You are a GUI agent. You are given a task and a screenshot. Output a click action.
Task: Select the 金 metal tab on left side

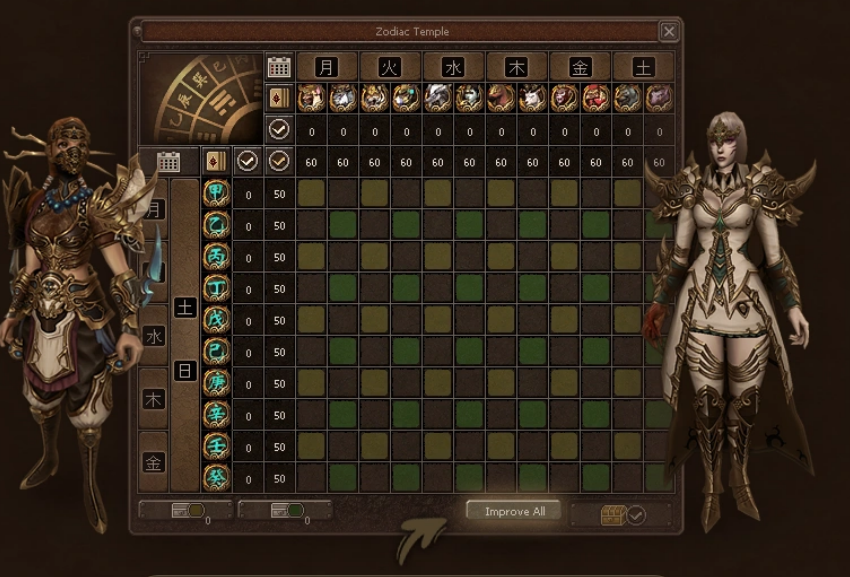154,462
